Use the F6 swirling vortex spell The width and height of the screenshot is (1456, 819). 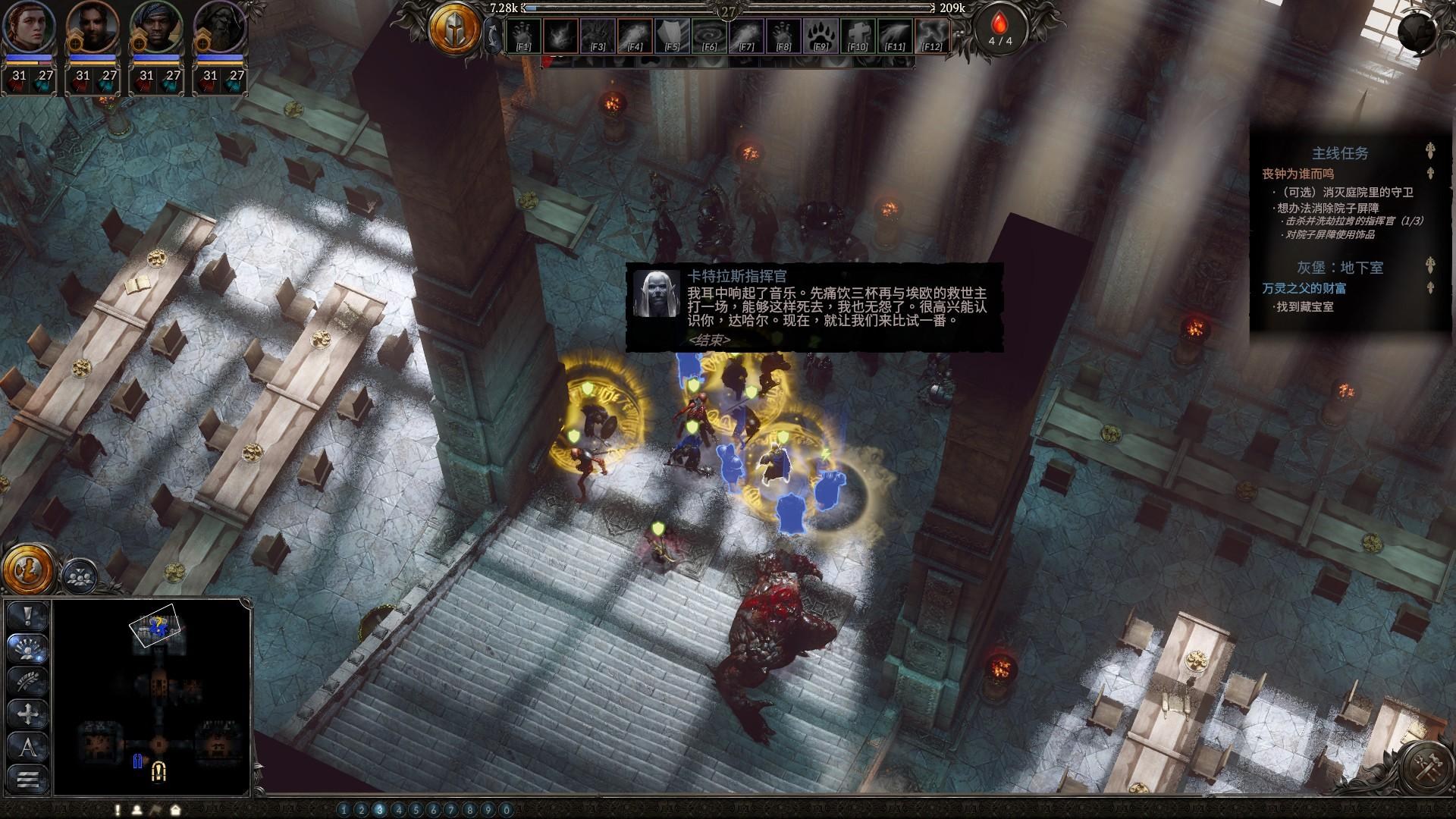[710, 36]
